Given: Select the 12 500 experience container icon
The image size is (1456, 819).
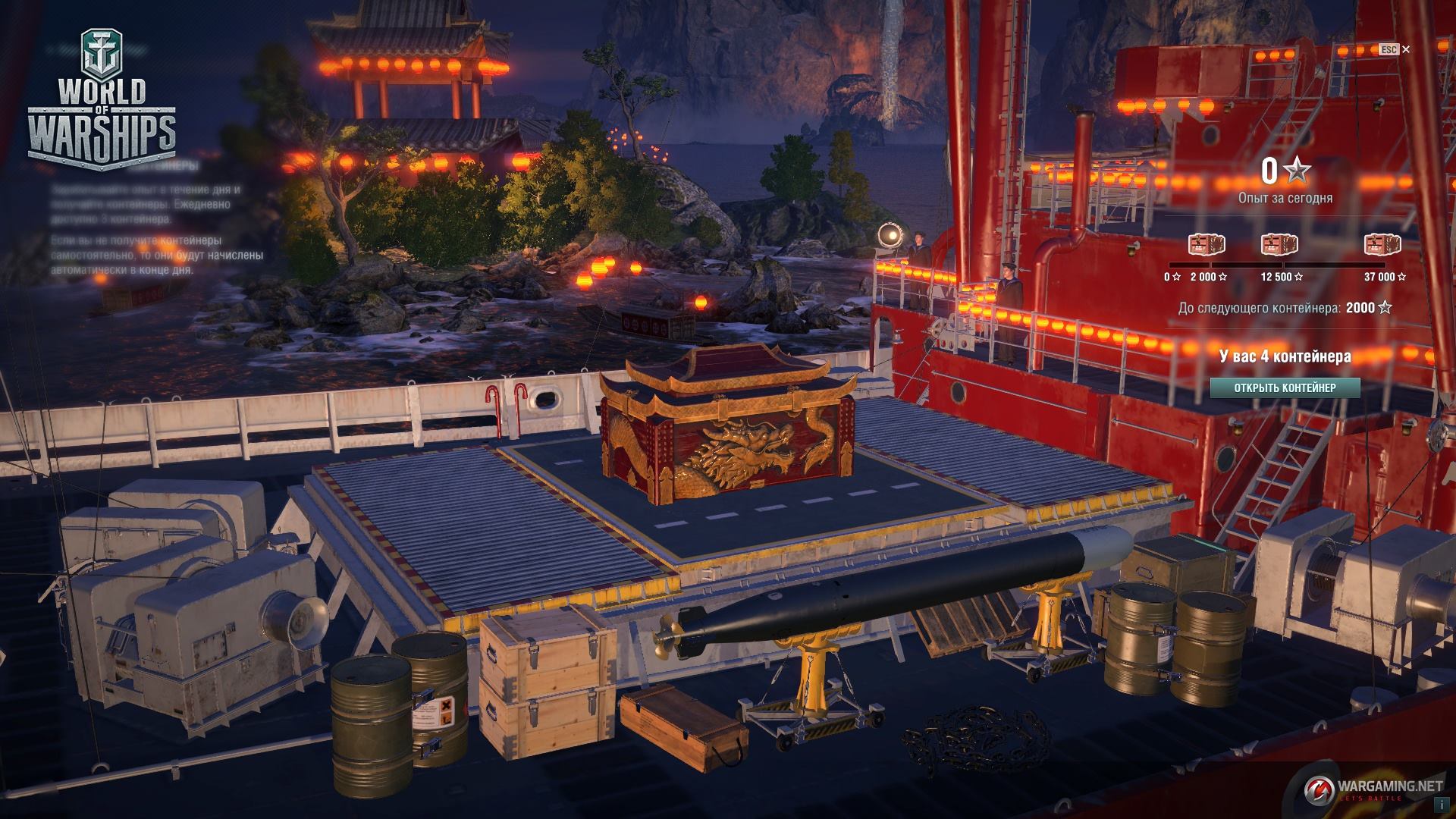Looking at the screenshot, I should (1279, 245).
